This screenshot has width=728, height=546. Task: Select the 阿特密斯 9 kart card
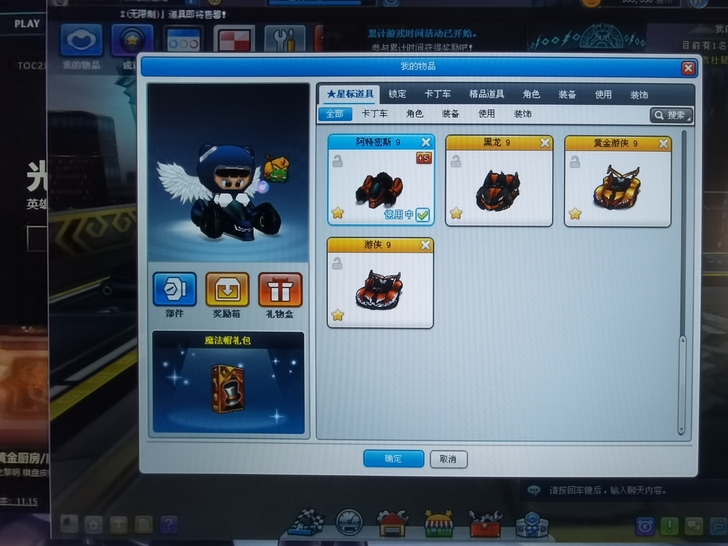(380, 180)
